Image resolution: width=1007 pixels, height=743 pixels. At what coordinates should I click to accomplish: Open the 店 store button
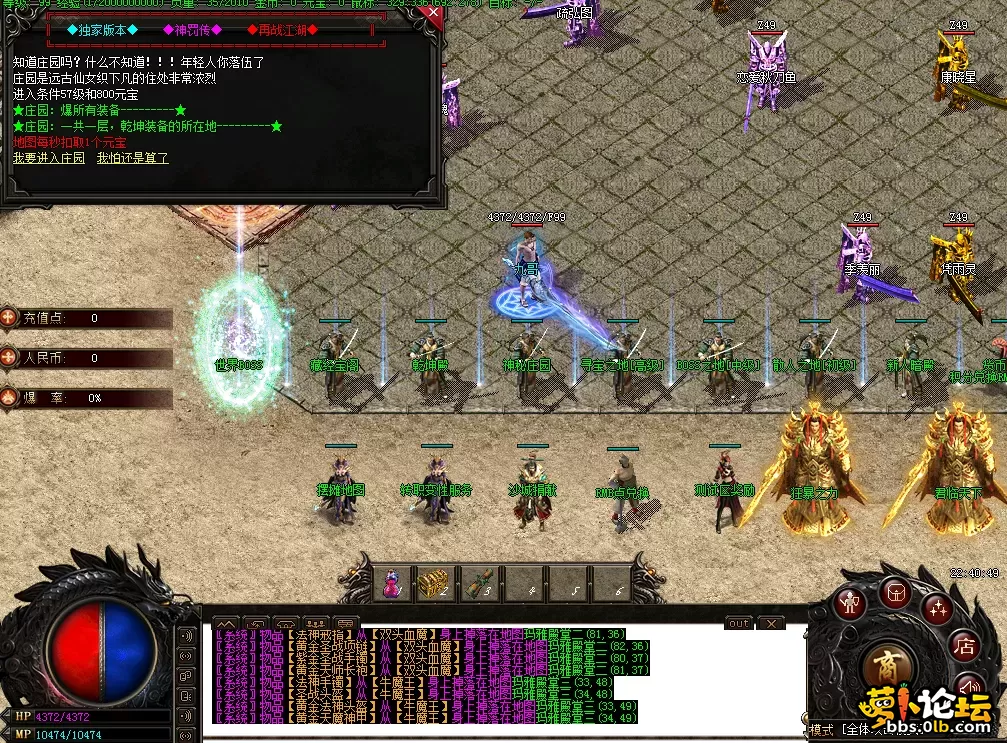965,645
